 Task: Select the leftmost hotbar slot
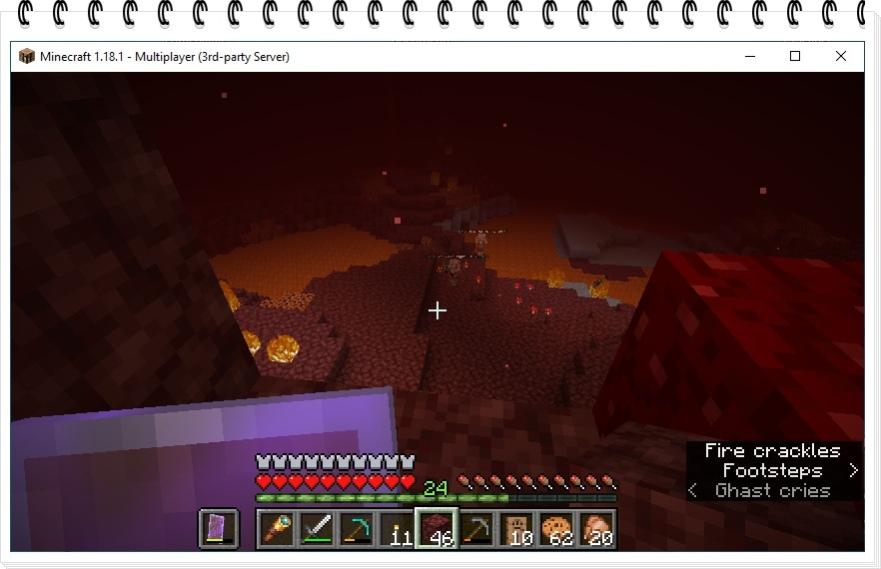(277, 528)
